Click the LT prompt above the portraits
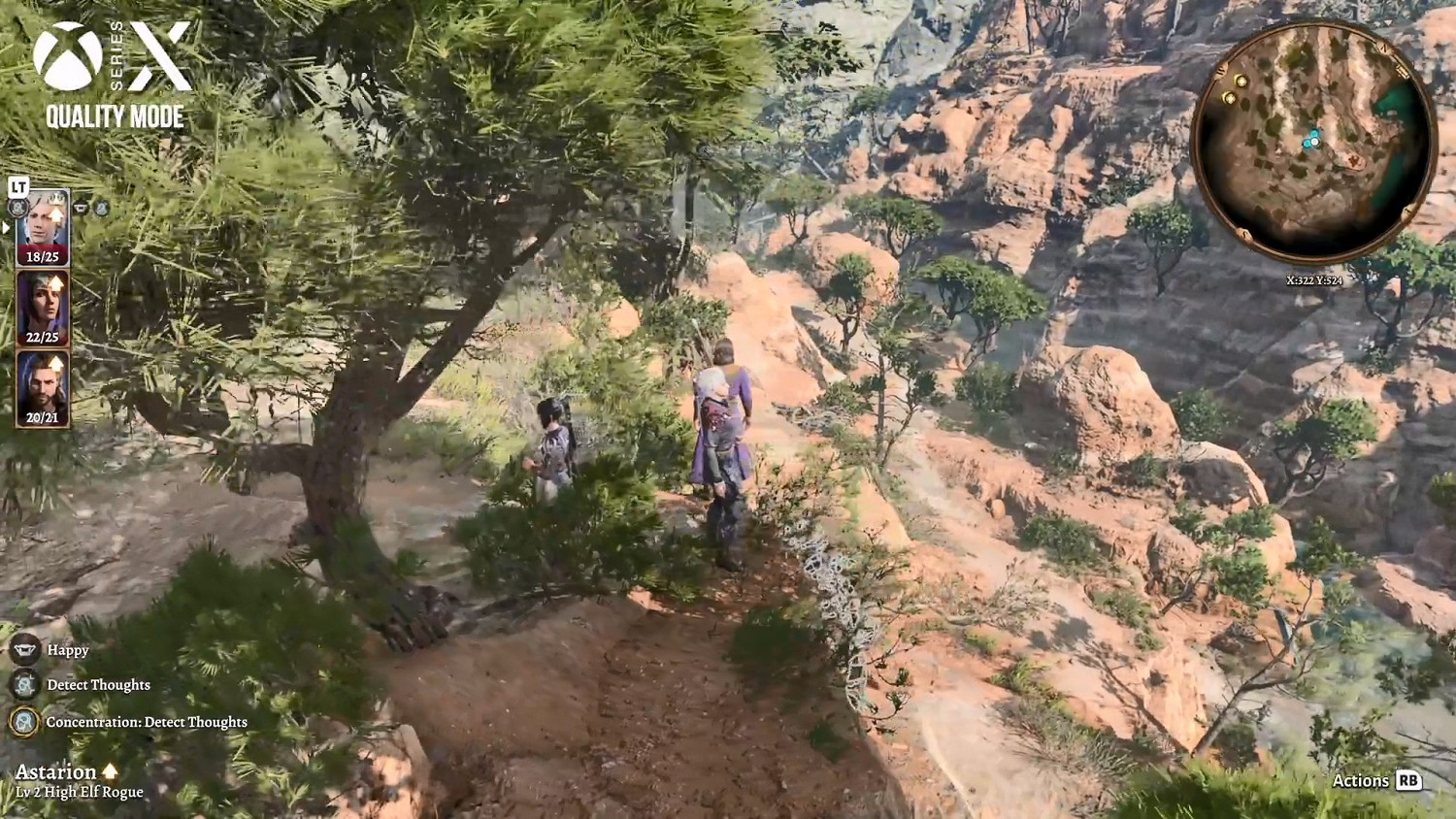 click(17, 186)
